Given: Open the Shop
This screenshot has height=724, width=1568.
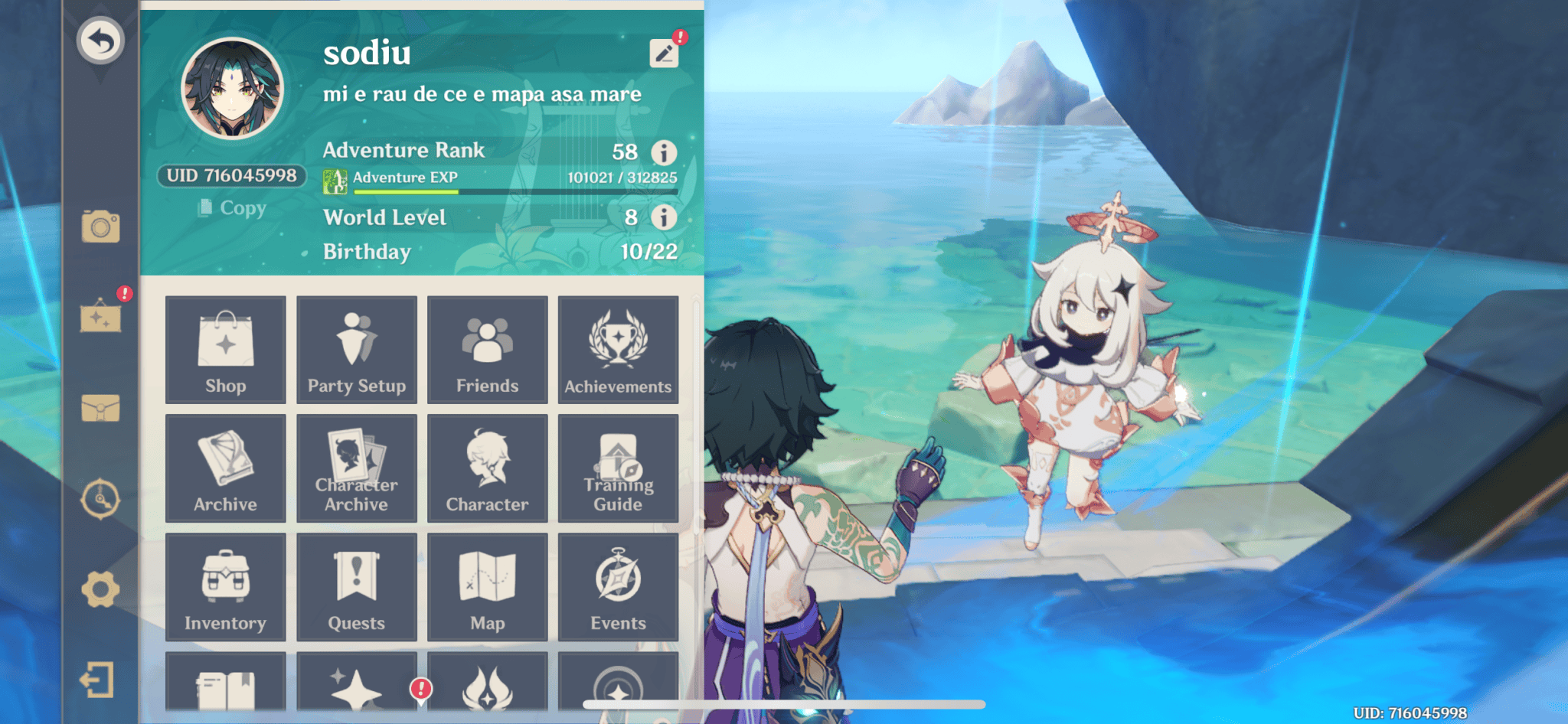Looking at the screenshot, I should (x=224, y=349).
